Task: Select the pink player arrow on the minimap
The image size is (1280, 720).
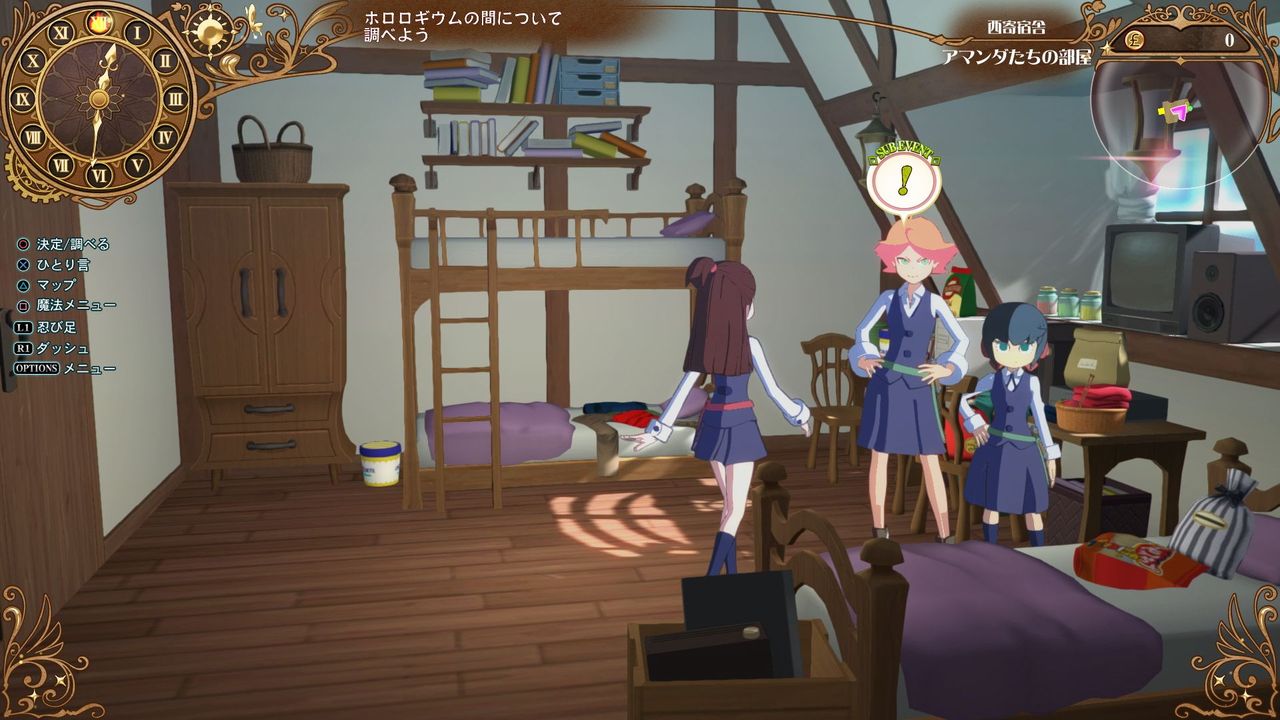Action: click(x=1180, y=112)
